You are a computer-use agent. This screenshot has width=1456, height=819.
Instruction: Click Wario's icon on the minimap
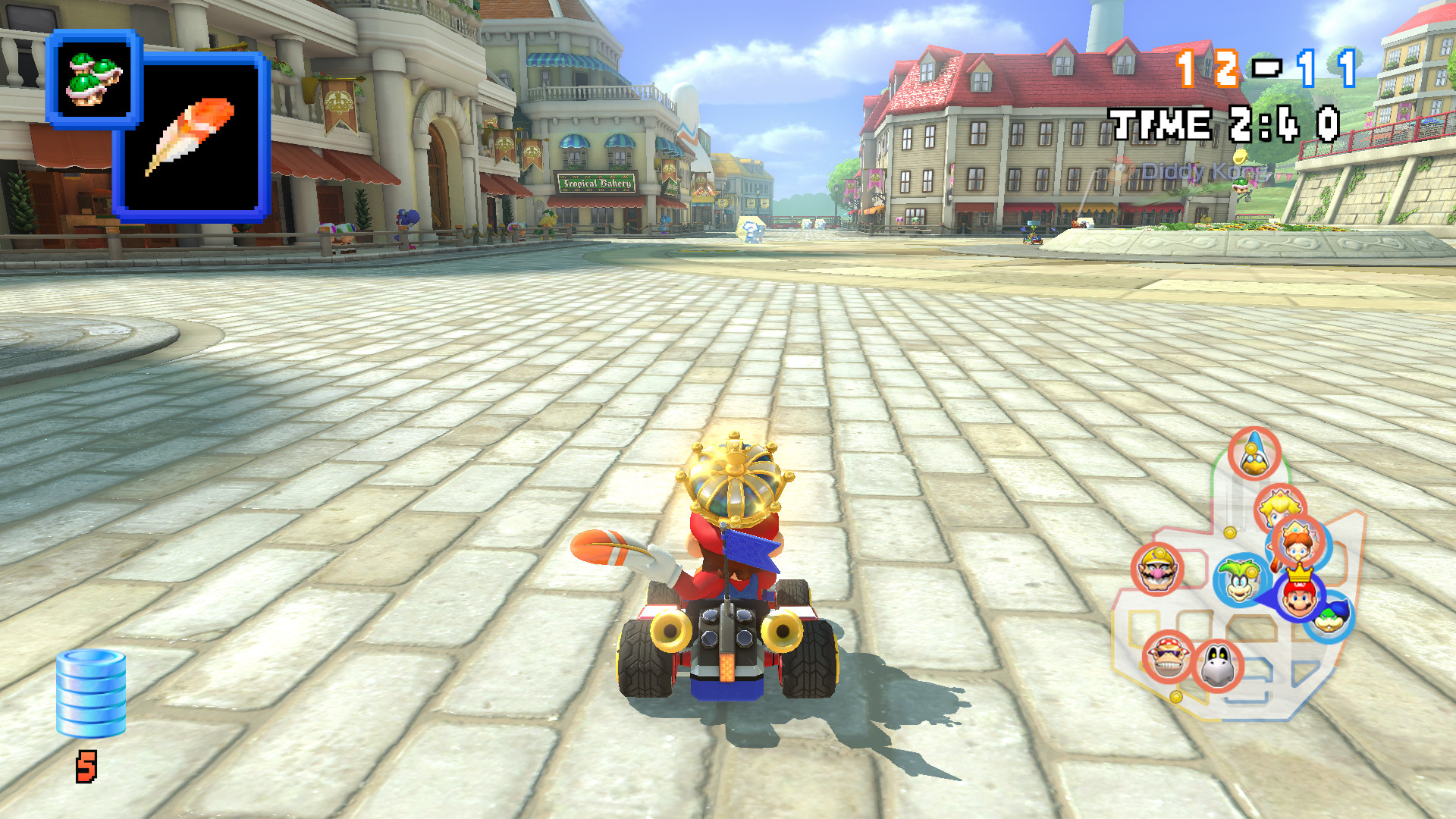pyautogui.click(x=1157, y=571)
